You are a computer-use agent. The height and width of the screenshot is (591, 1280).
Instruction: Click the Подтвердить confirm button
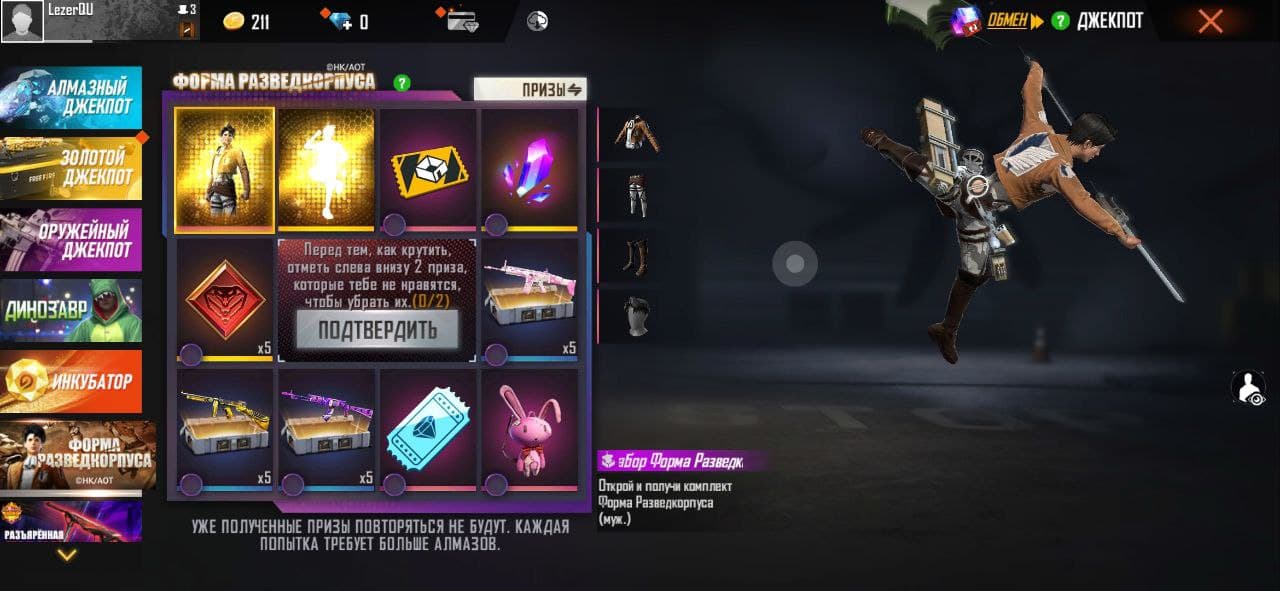coord(377,330)
